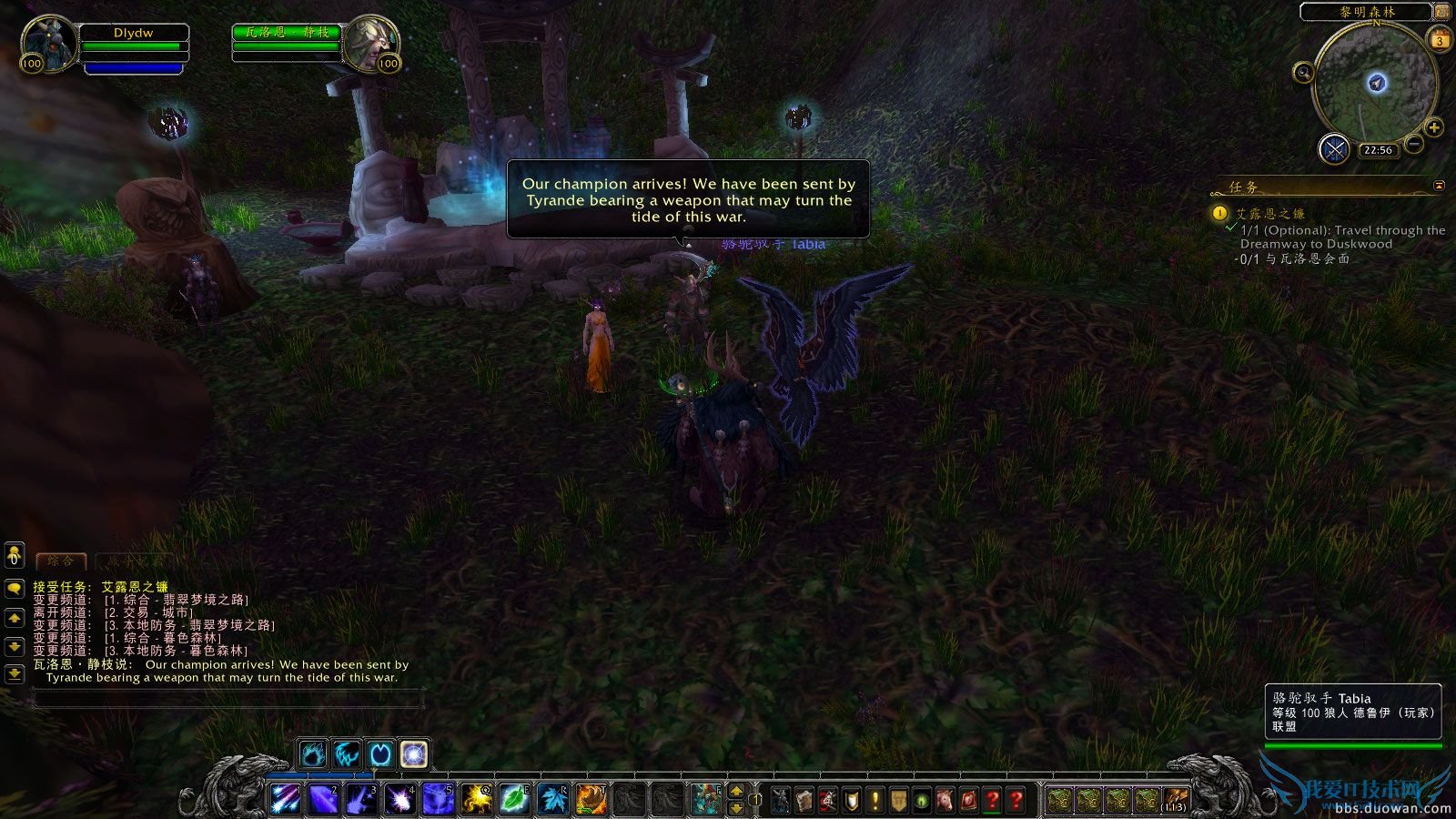Select the golden cat form ability on slot Q
The height and width of the screenshot is (819, 1456).
(477, 799)
